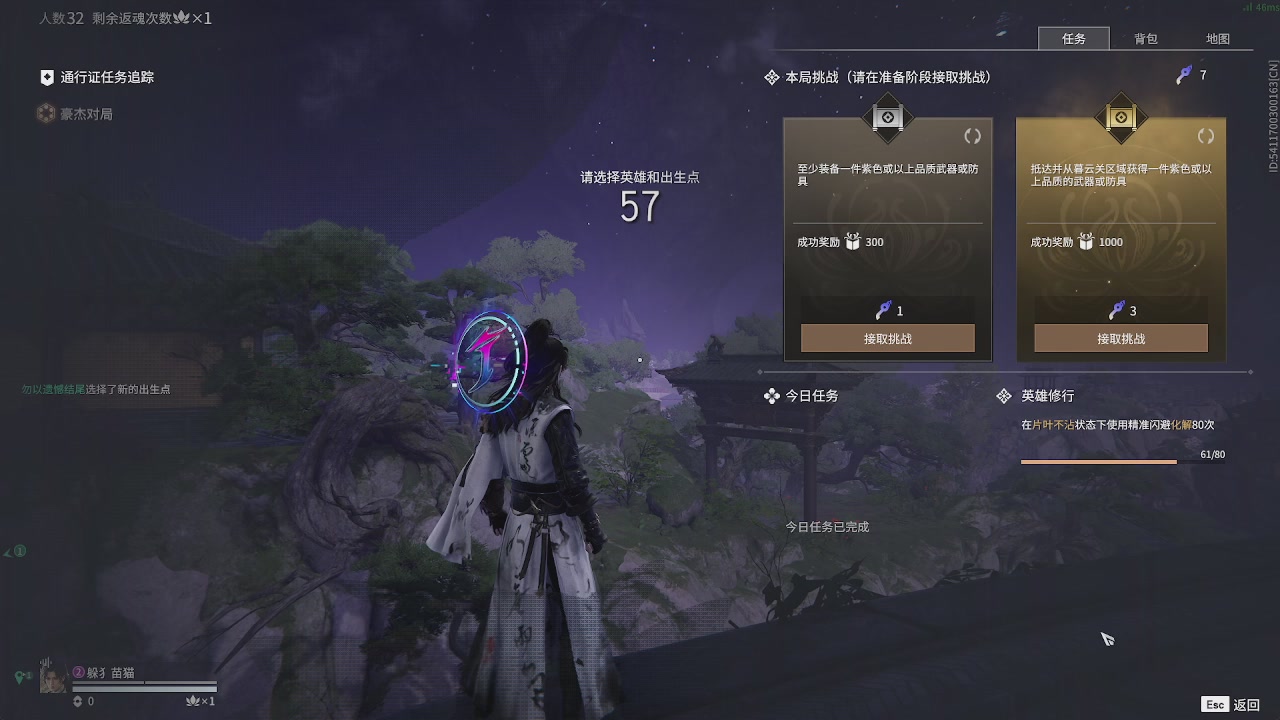The image size is (1280, 720).
Task: Open the 任务 tab
Action: click(x=1074, y=39)
